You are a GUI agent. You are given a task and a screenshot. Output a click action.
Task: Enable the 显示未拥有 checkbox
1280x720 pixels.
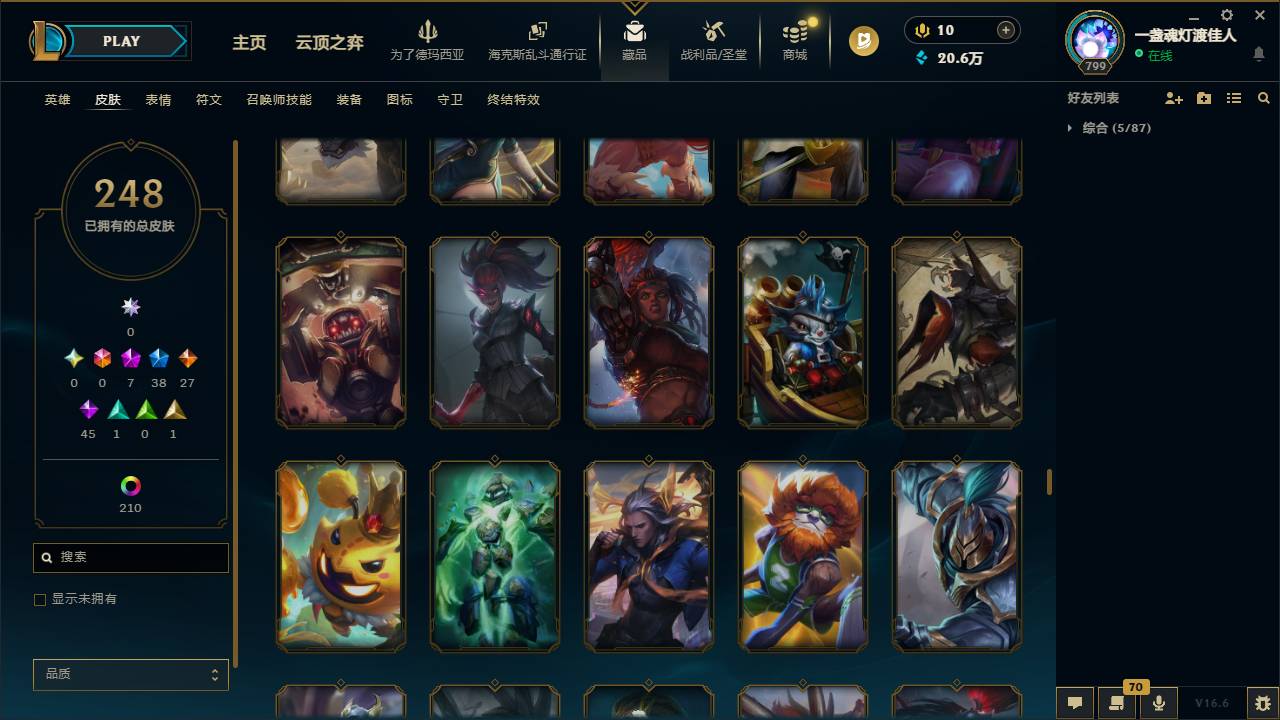[40, 599]
